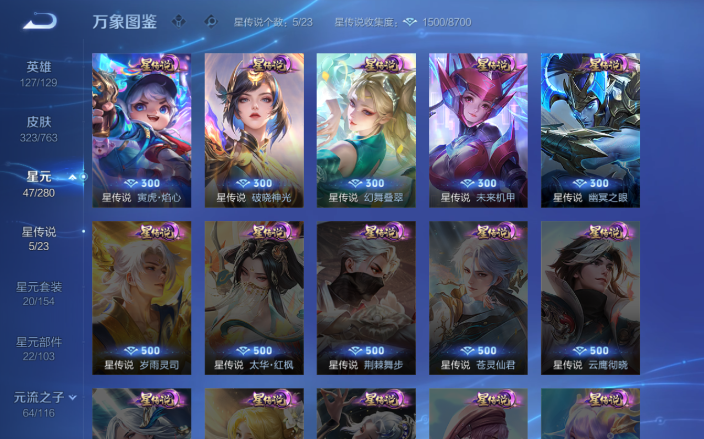Show the 星元部件 category
Image resolution: width=704 pixels, height=439 pixels.
[39, 348]
